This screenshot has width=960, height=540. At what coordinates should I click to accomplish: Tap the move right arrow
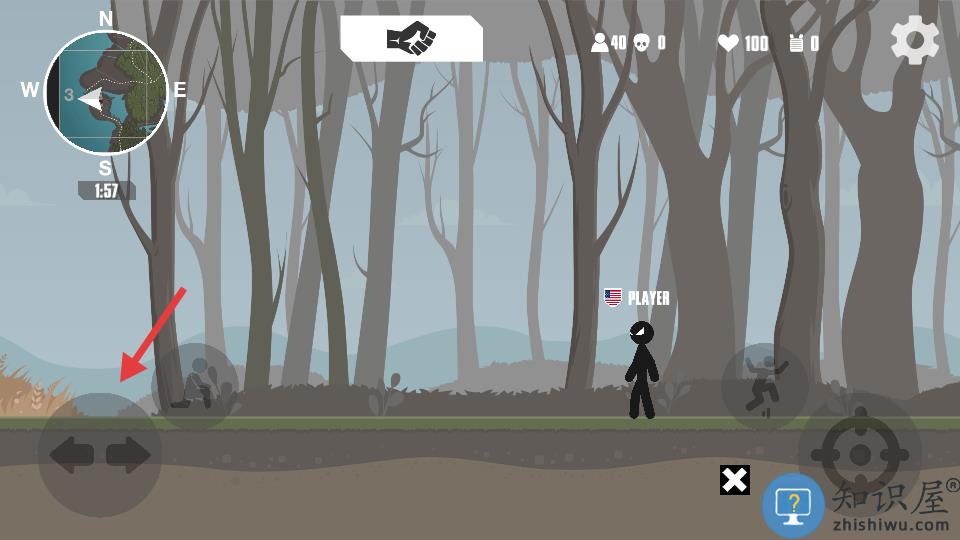128,455
